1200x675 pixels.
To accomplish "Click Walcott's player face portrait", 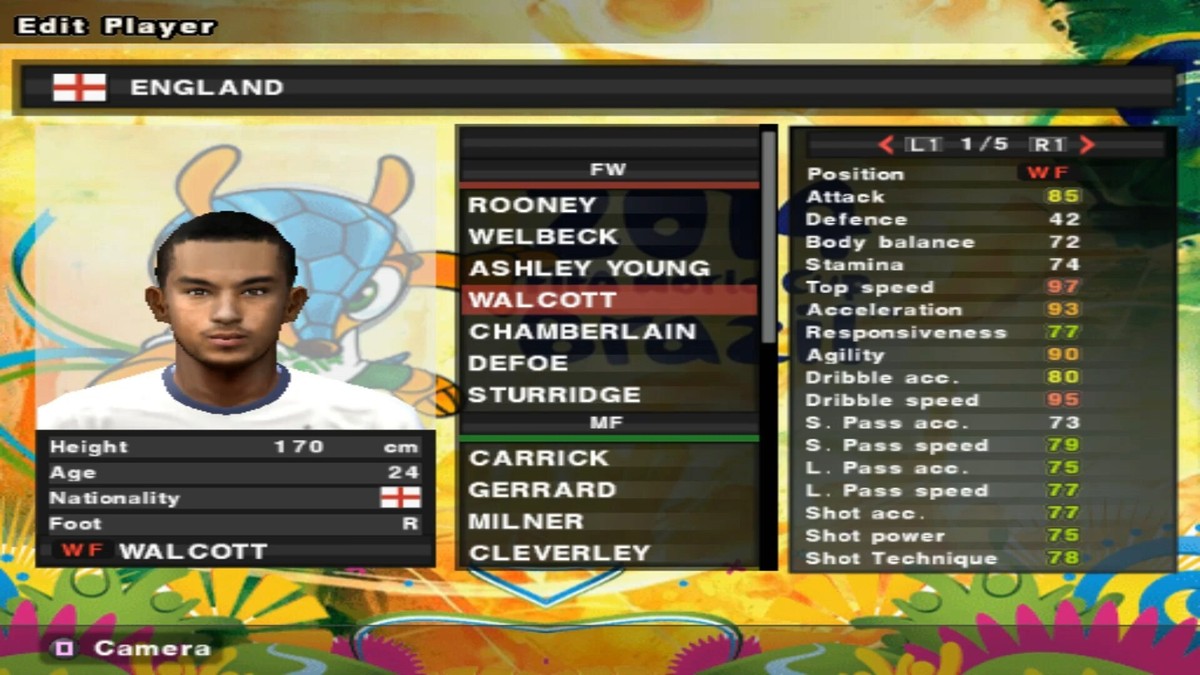I will click(228, 300).
